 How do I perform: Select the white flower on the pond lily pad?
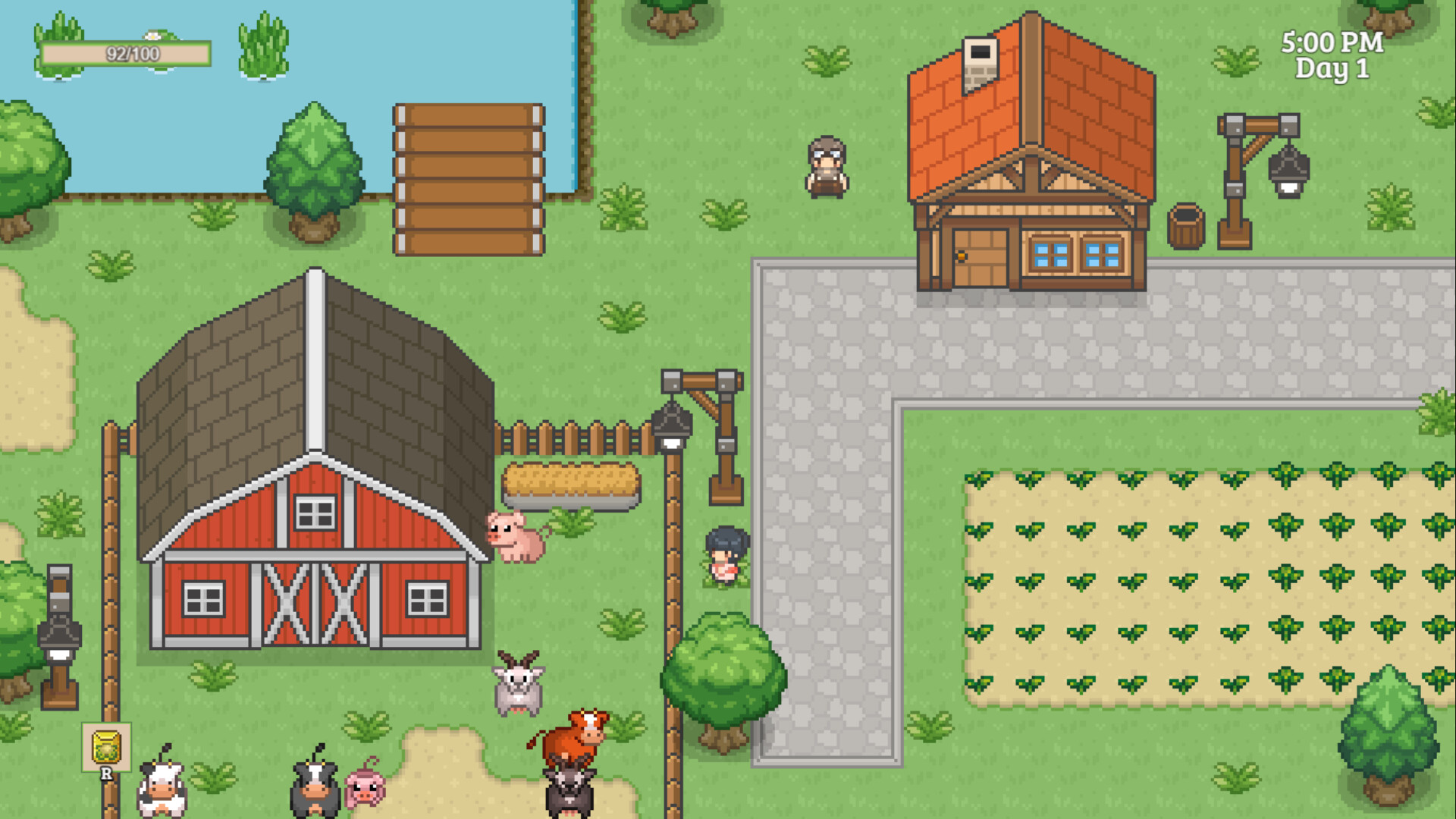coord(152,34)
